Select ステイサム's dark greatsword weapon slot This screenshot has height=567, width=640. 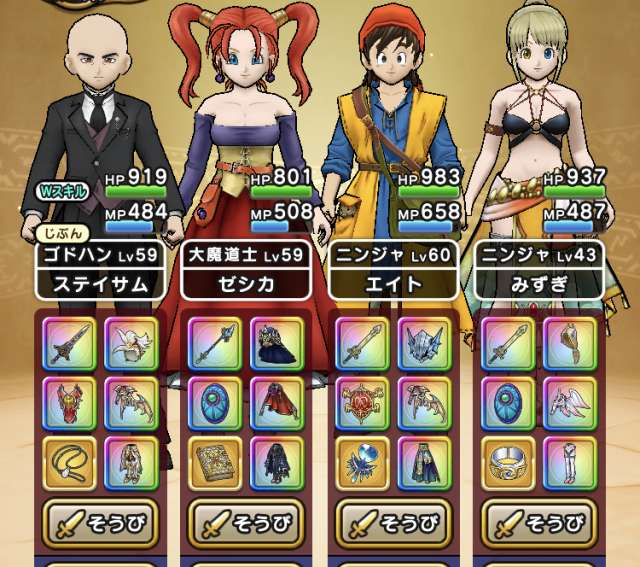point(70,343)
